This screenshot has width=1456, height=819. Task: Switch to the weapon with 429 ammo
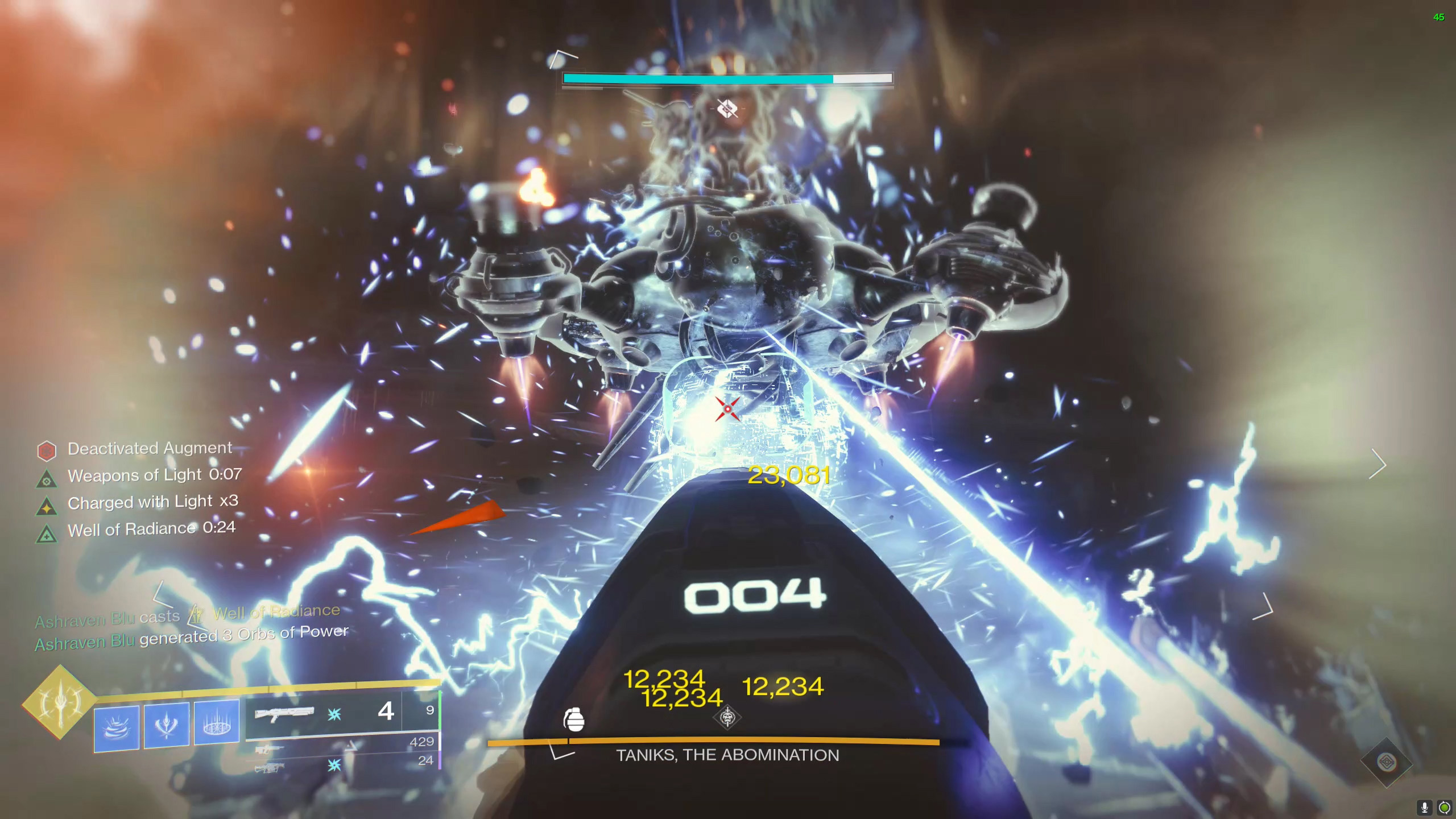coord(347,746)
